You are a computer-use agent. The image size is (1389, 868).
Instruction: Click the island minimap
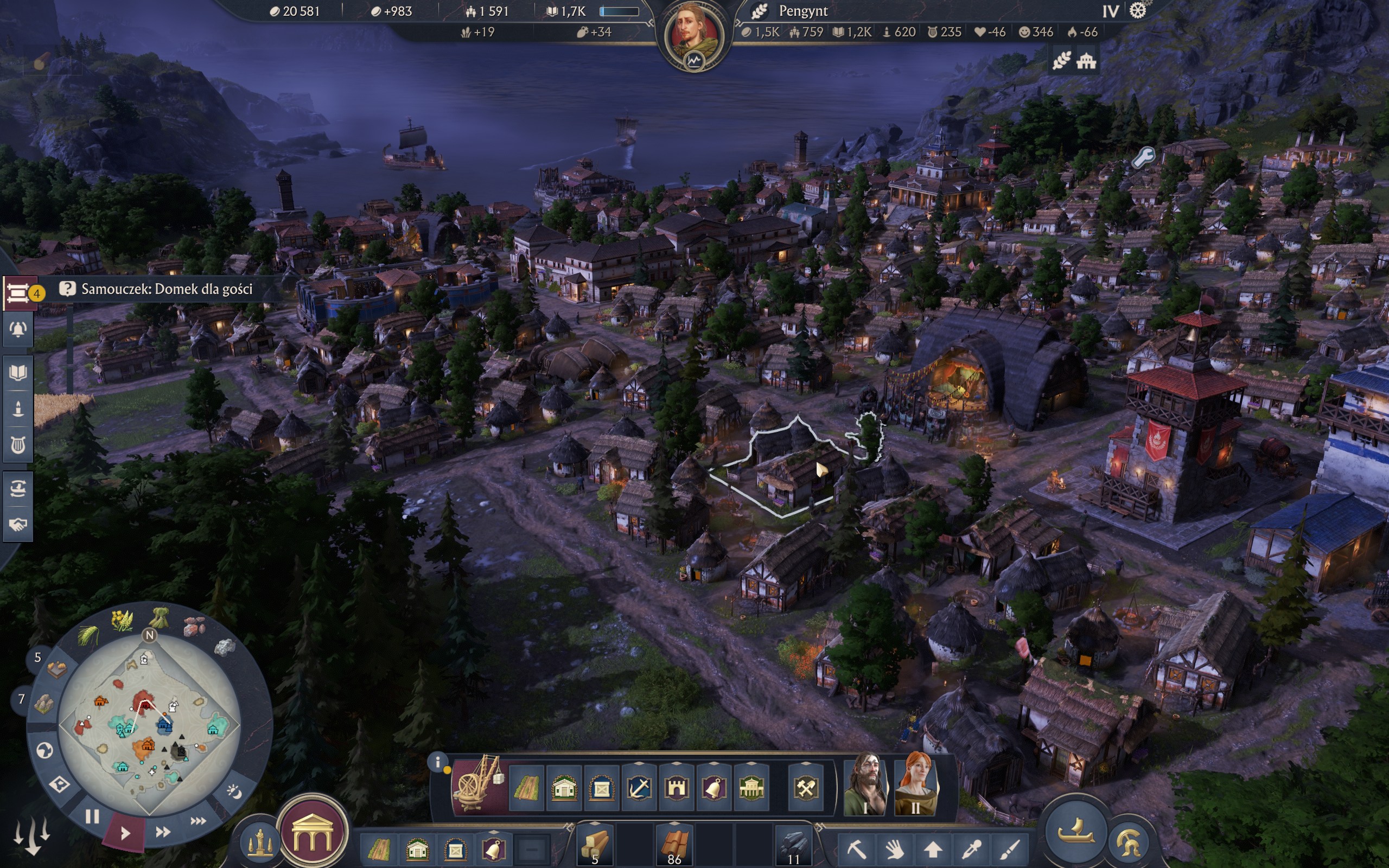click(149, 723)
